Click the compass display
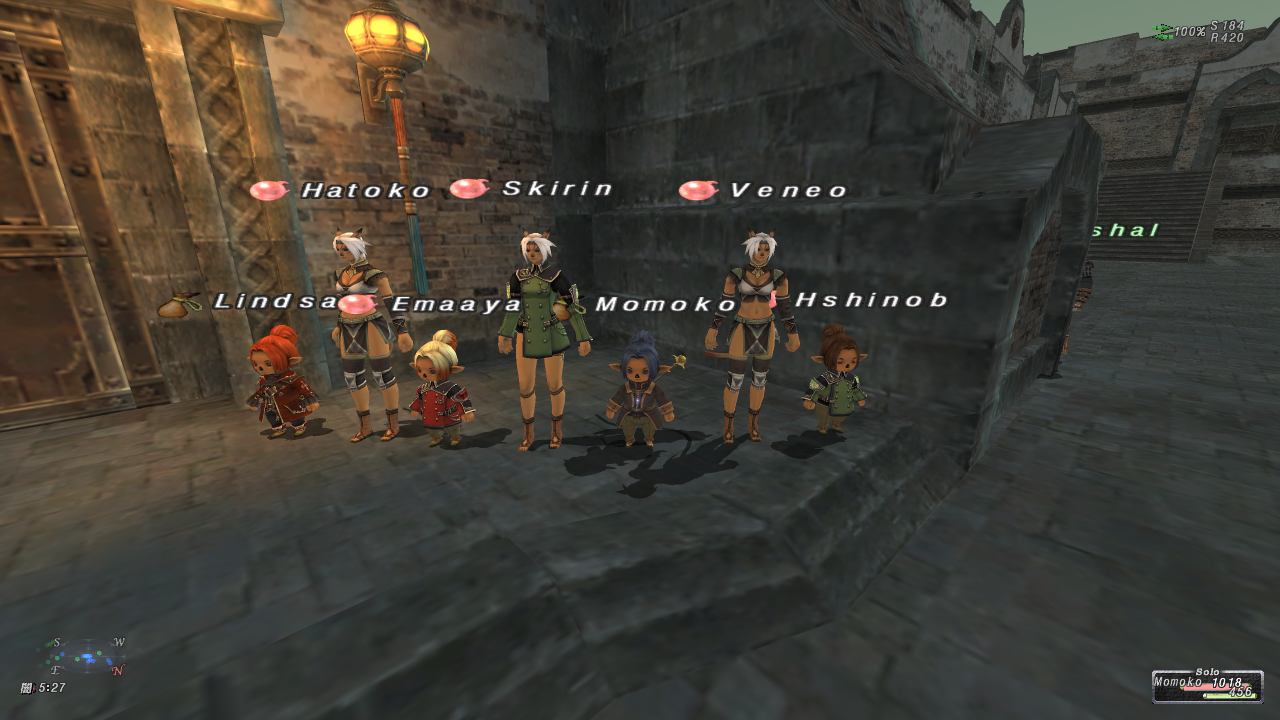 click(x=88, y=656)
